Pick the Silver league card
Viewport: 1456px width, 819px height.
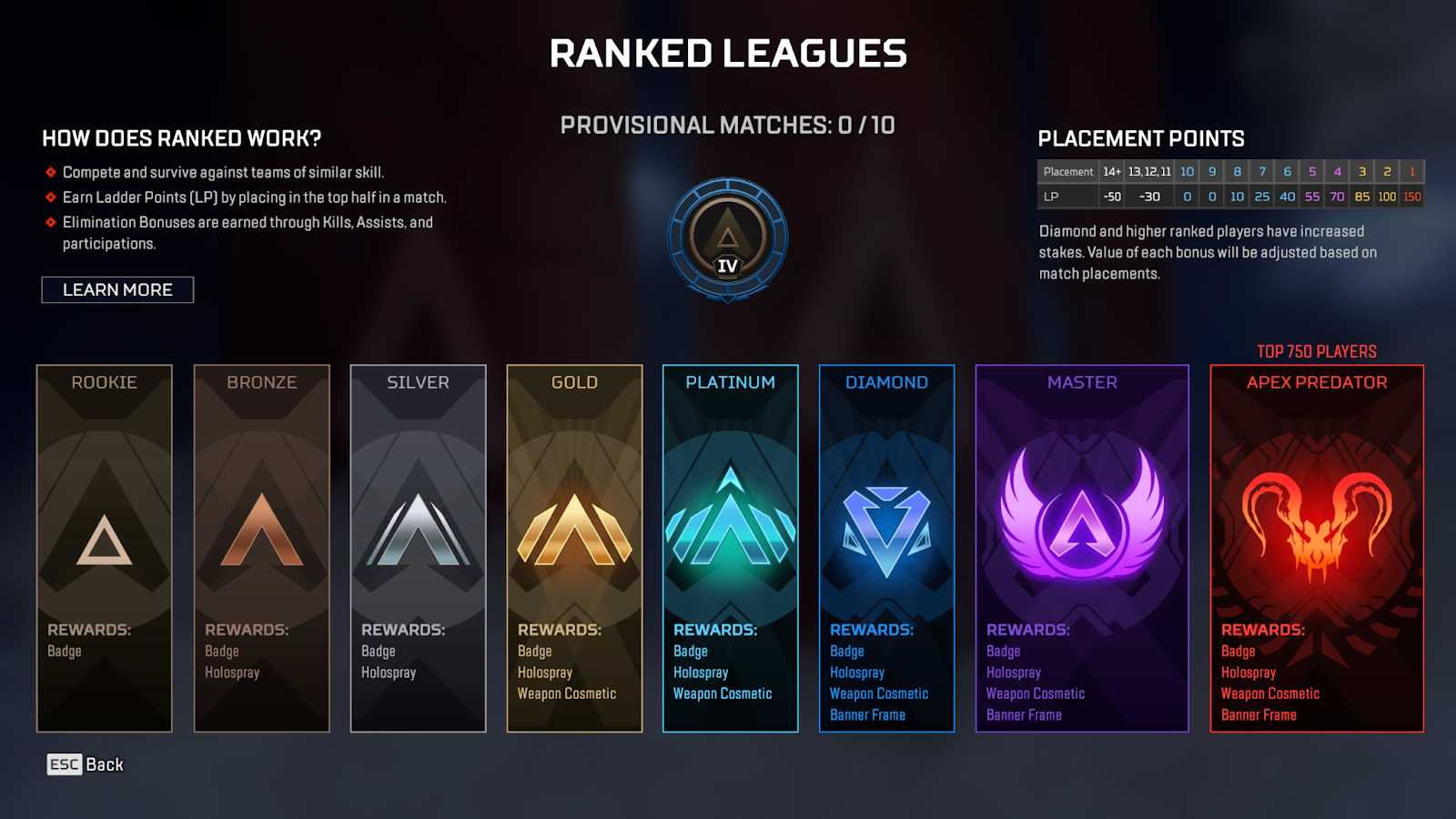419,548
